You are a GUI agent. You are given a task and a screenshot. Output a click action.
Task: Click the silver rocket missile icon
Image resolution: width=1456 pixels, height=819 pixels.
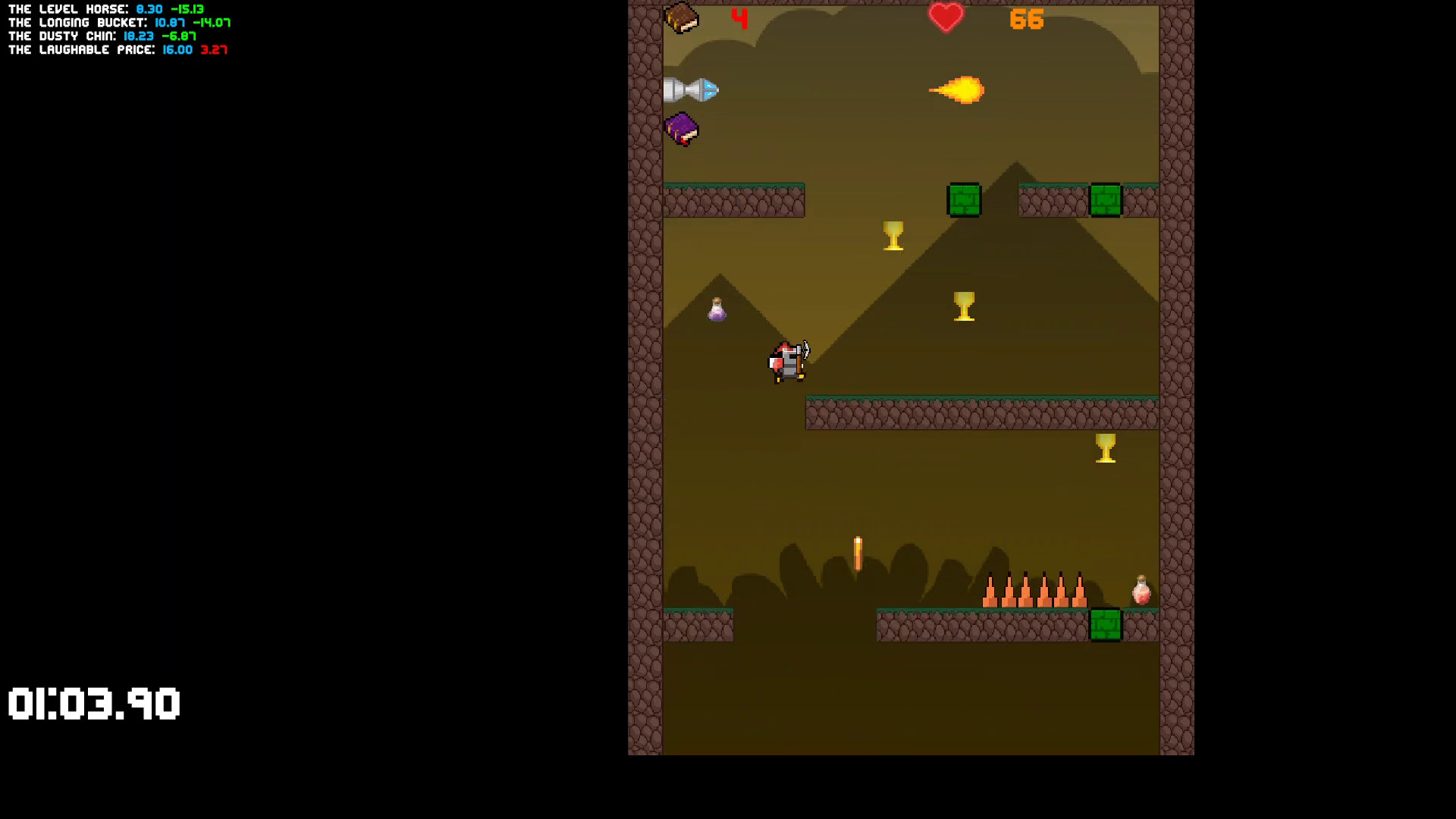click(x=691, y=89)
